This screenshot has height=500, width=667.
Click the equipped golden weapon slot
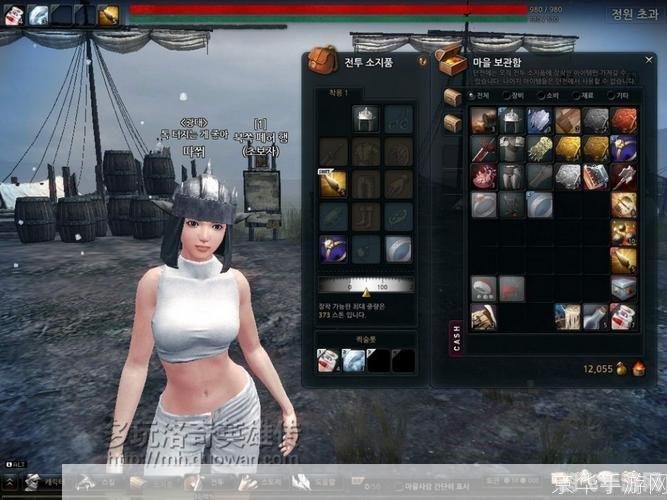coord(332,182)
